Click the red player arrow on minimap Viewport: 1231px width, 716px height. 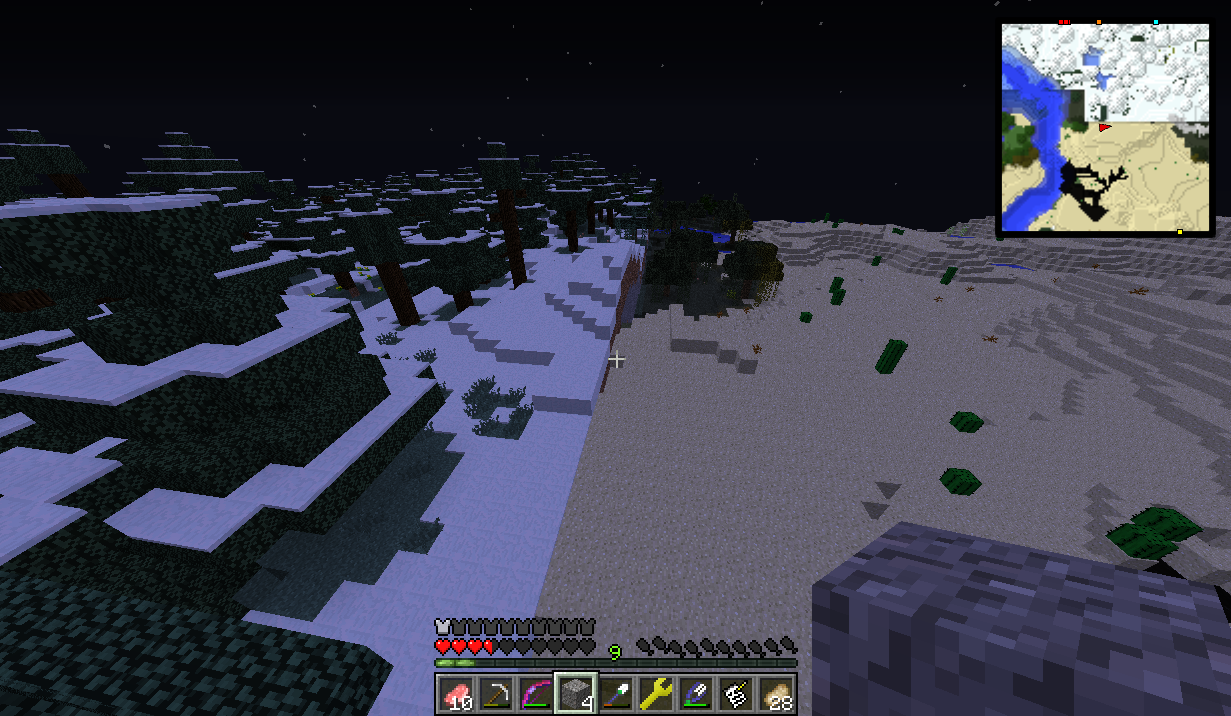(x=1104, y=128)
